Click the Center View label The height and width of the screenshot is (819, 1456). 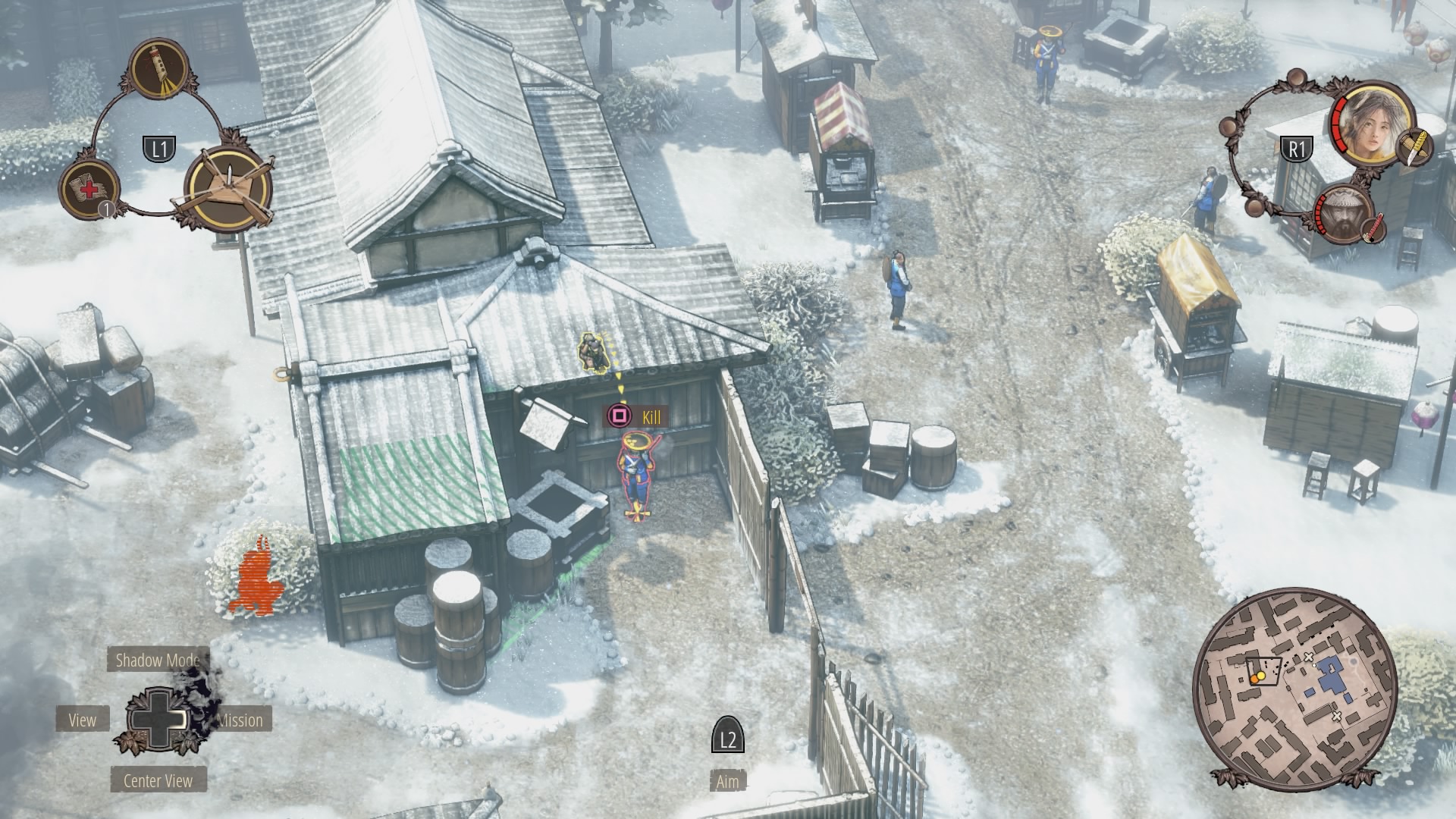pyautogui.click(x=158, y=780)
